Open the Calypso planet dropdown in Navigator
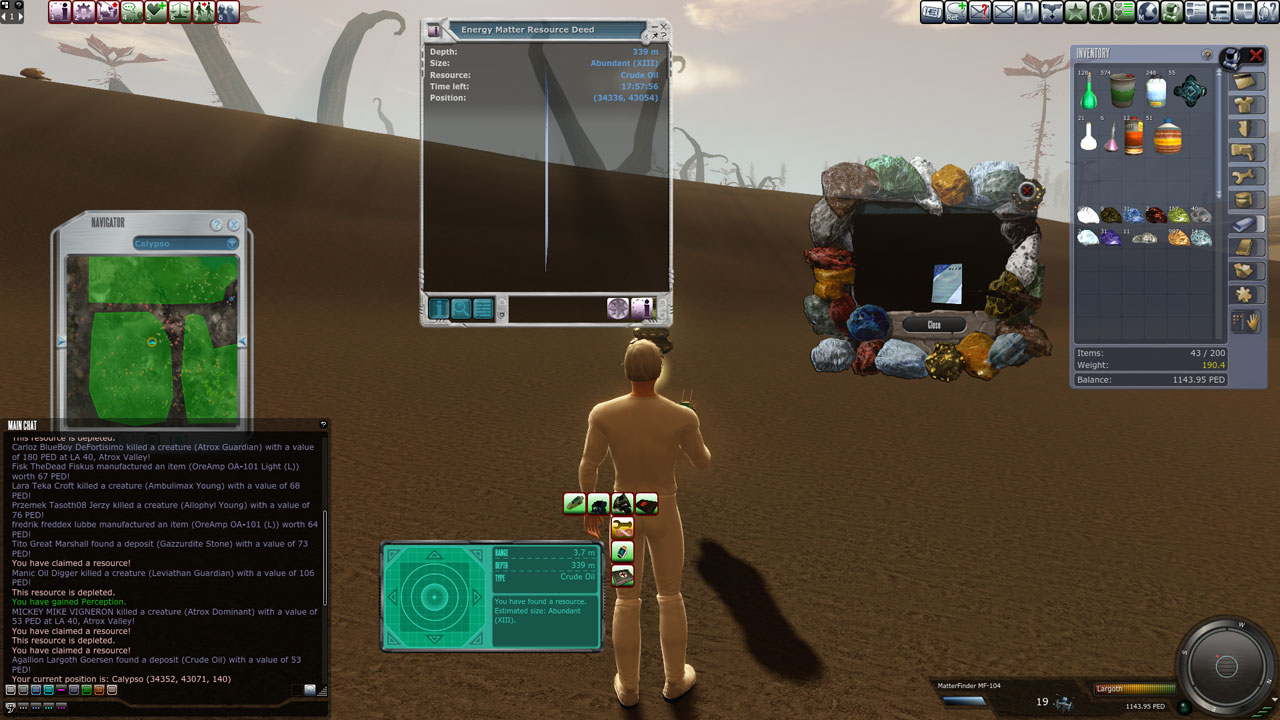The image size is (1280, 720). tap(186, 243)
